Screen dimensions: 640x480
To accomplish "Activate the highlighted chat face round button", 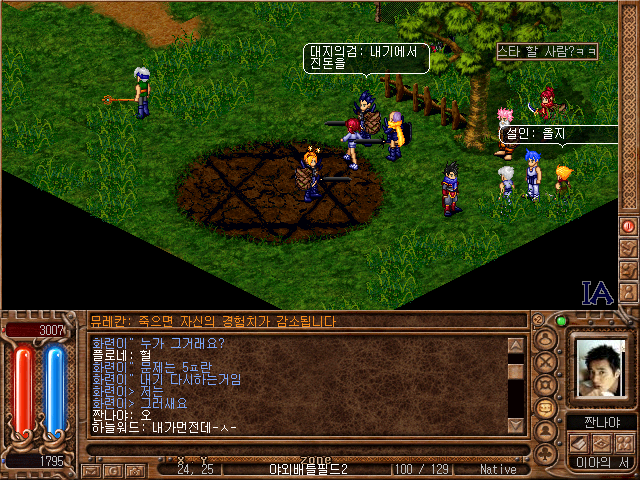I will pyautogui.click(x=547, y=408).
